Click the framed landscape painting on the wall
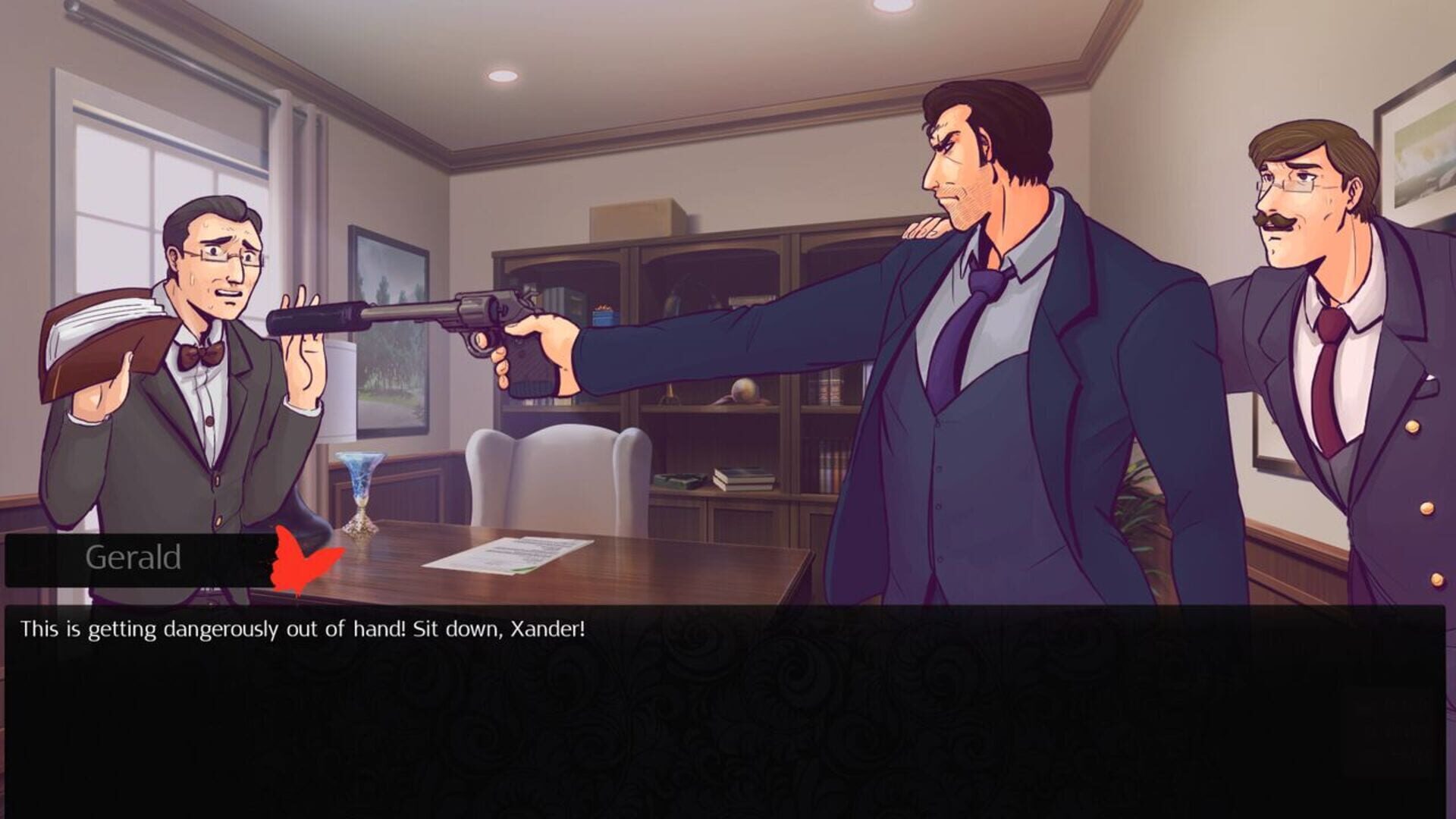Screen dimensions: 1456x819 tap(387, 326)
